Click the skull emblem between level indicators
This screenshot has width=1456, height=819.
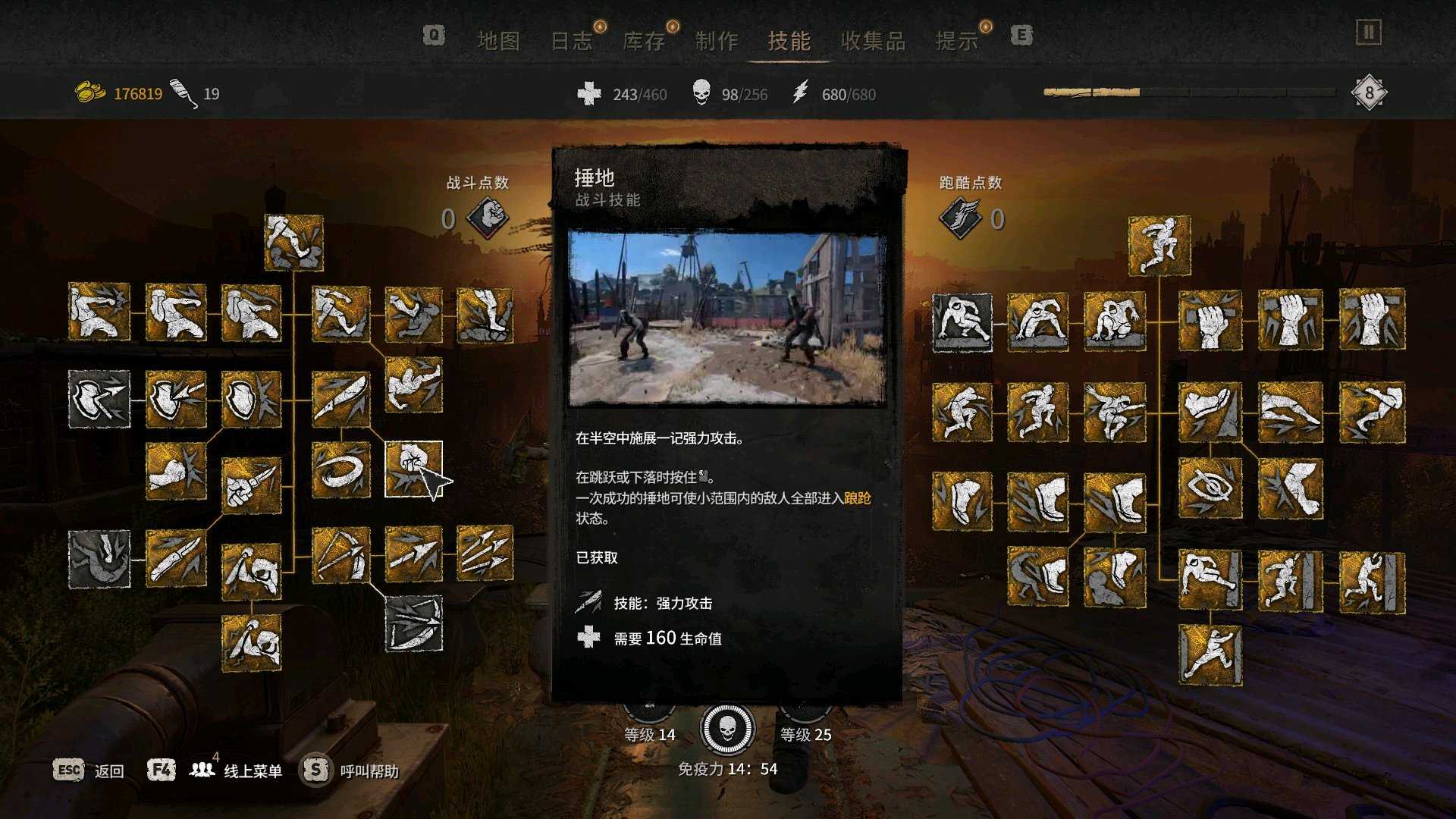pyautogui.click(x=727, y=728)
